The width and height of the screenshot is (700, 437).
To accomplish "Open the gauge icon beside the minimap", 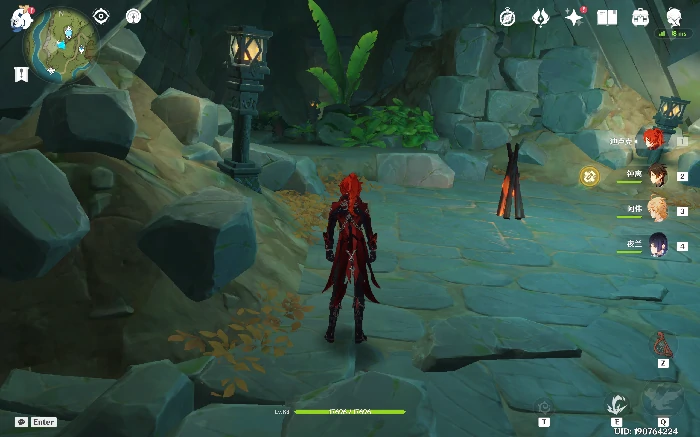I will click(134, 16).
